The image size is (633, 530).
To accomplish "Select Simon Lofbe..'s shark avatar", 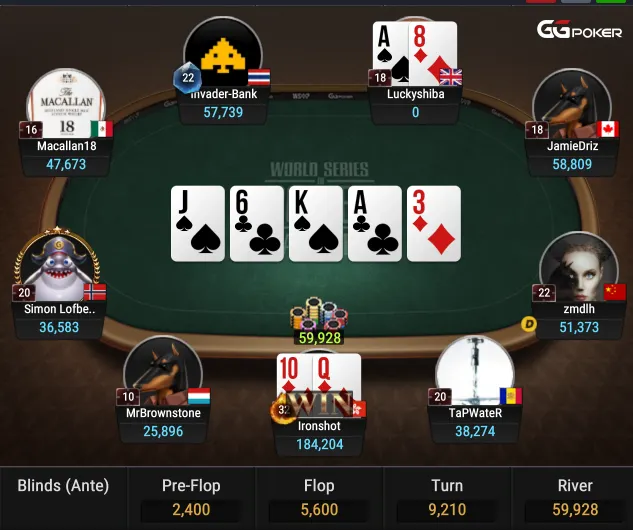I will [57, 270].
